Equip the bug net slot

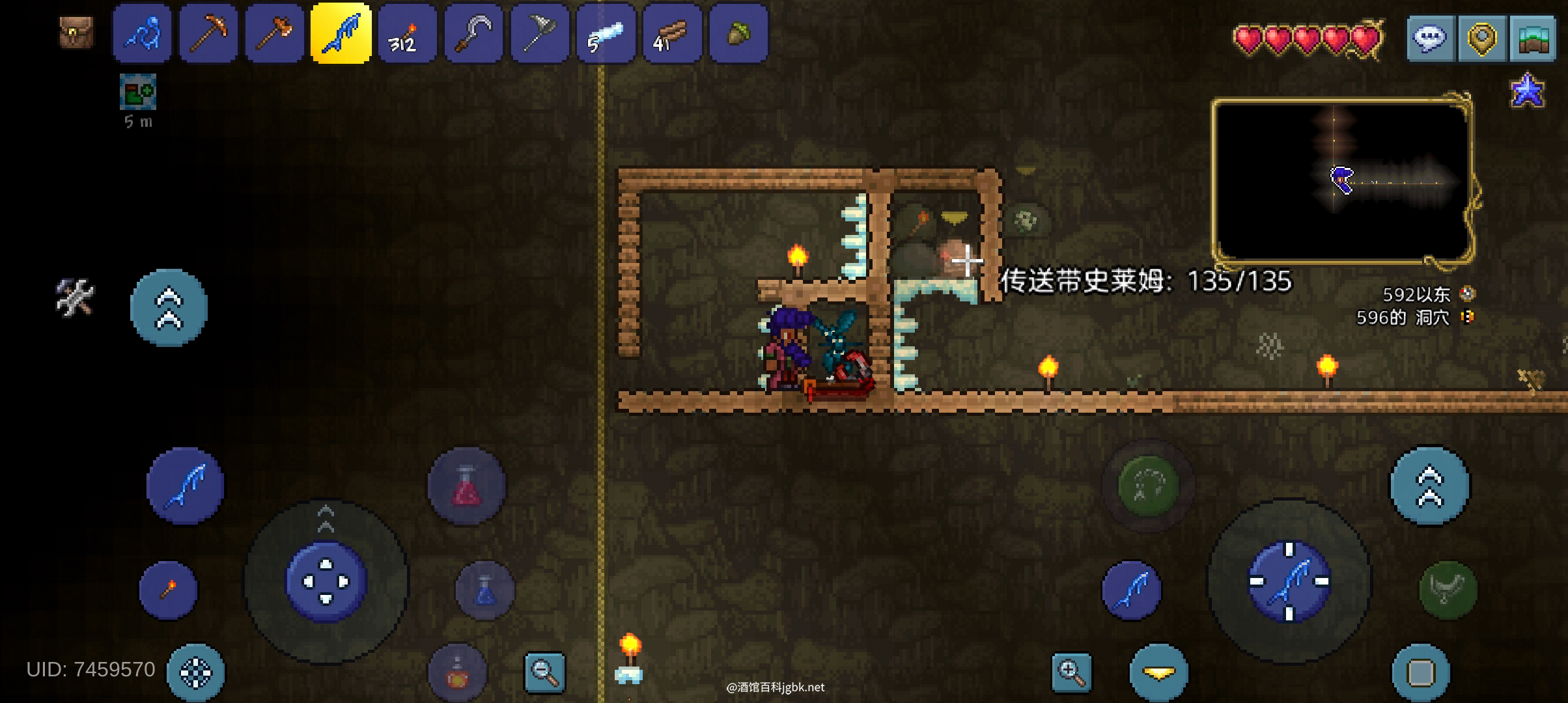[540, 34]
